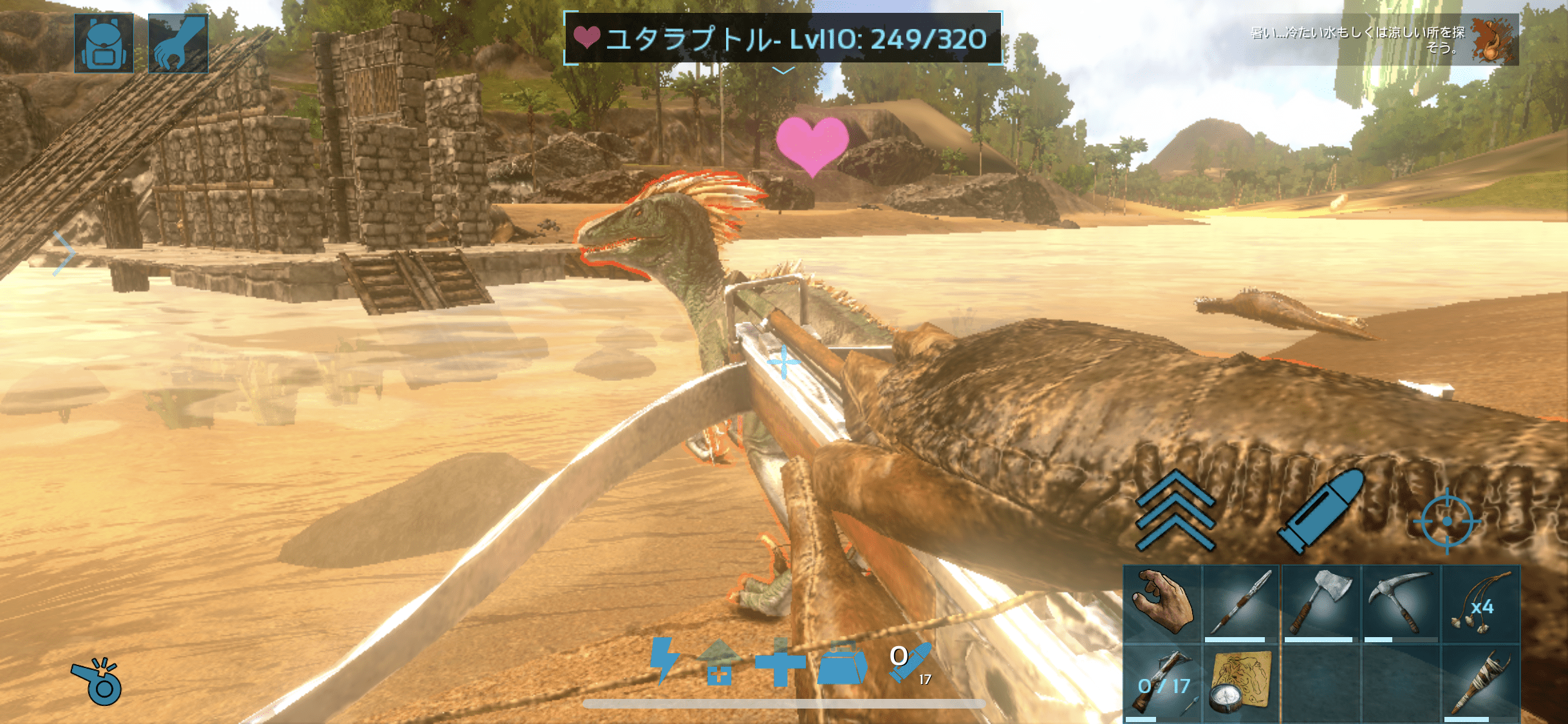Tap the triple-chevron jump button

[x=1175, y=511]
